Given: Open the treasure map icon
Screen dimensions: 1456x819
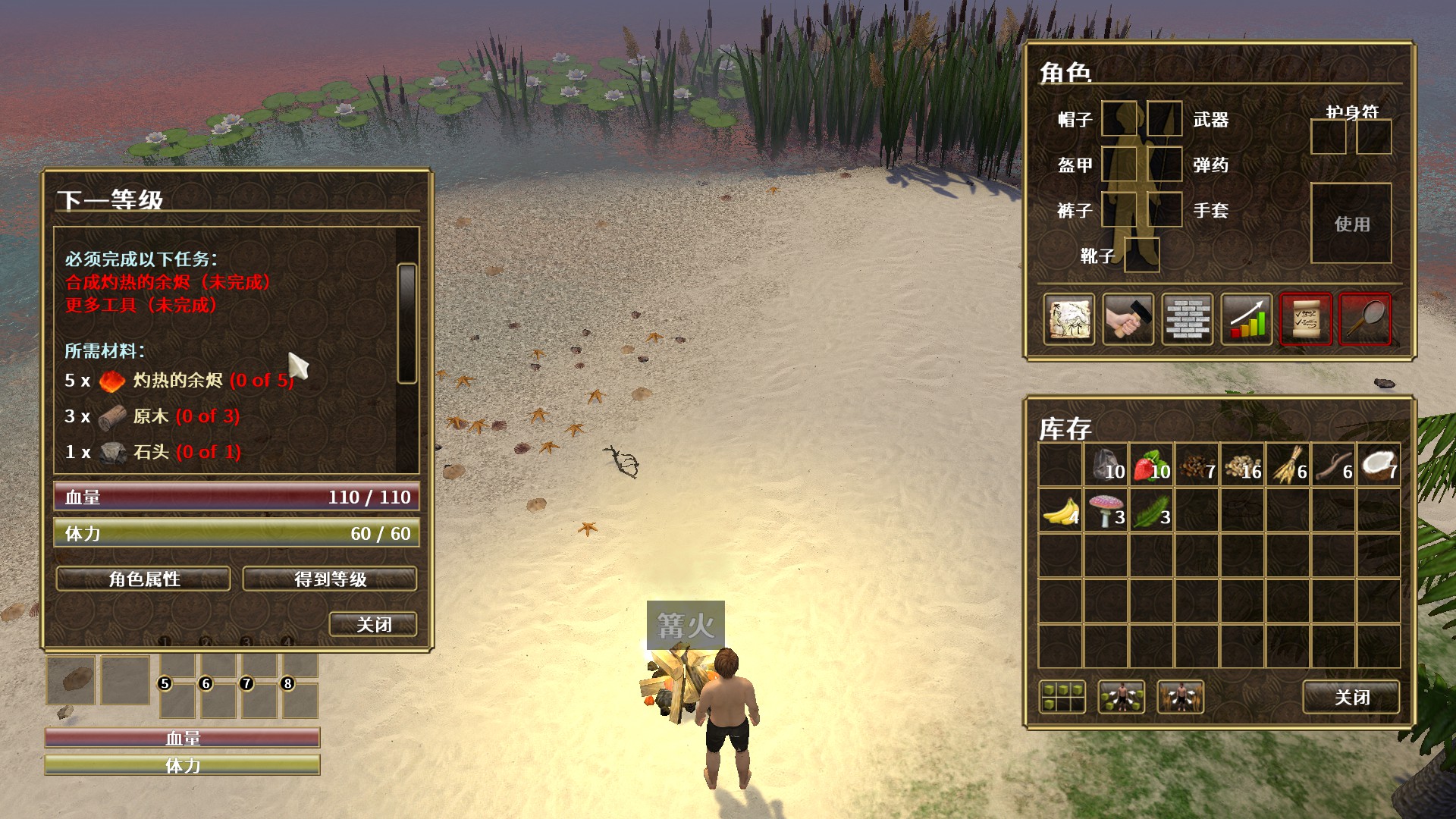Looking at the screenshot, I should (1069, 319).
